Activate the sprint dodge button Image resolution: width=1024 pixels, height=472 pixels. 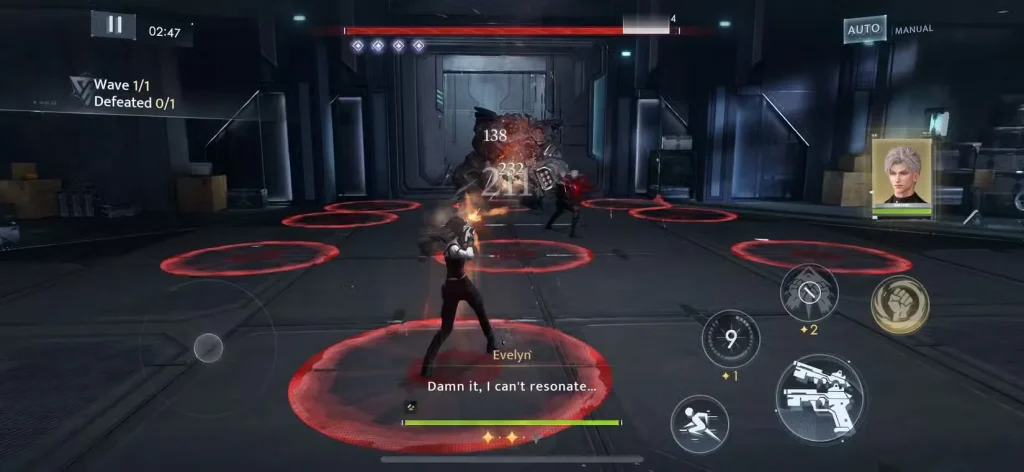pos(699,423)
